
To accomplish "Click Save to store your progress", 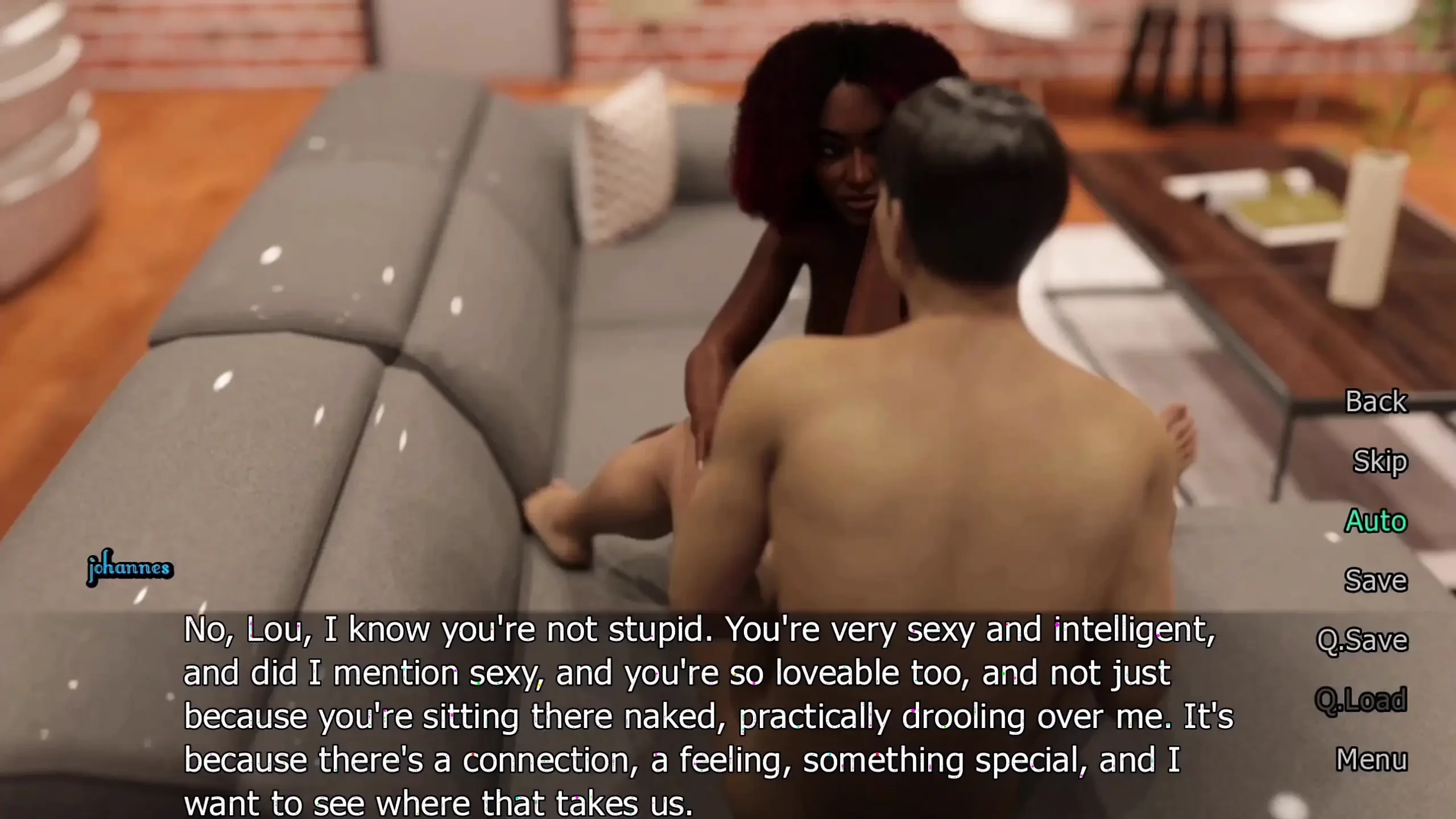I will click(1375, 581).
